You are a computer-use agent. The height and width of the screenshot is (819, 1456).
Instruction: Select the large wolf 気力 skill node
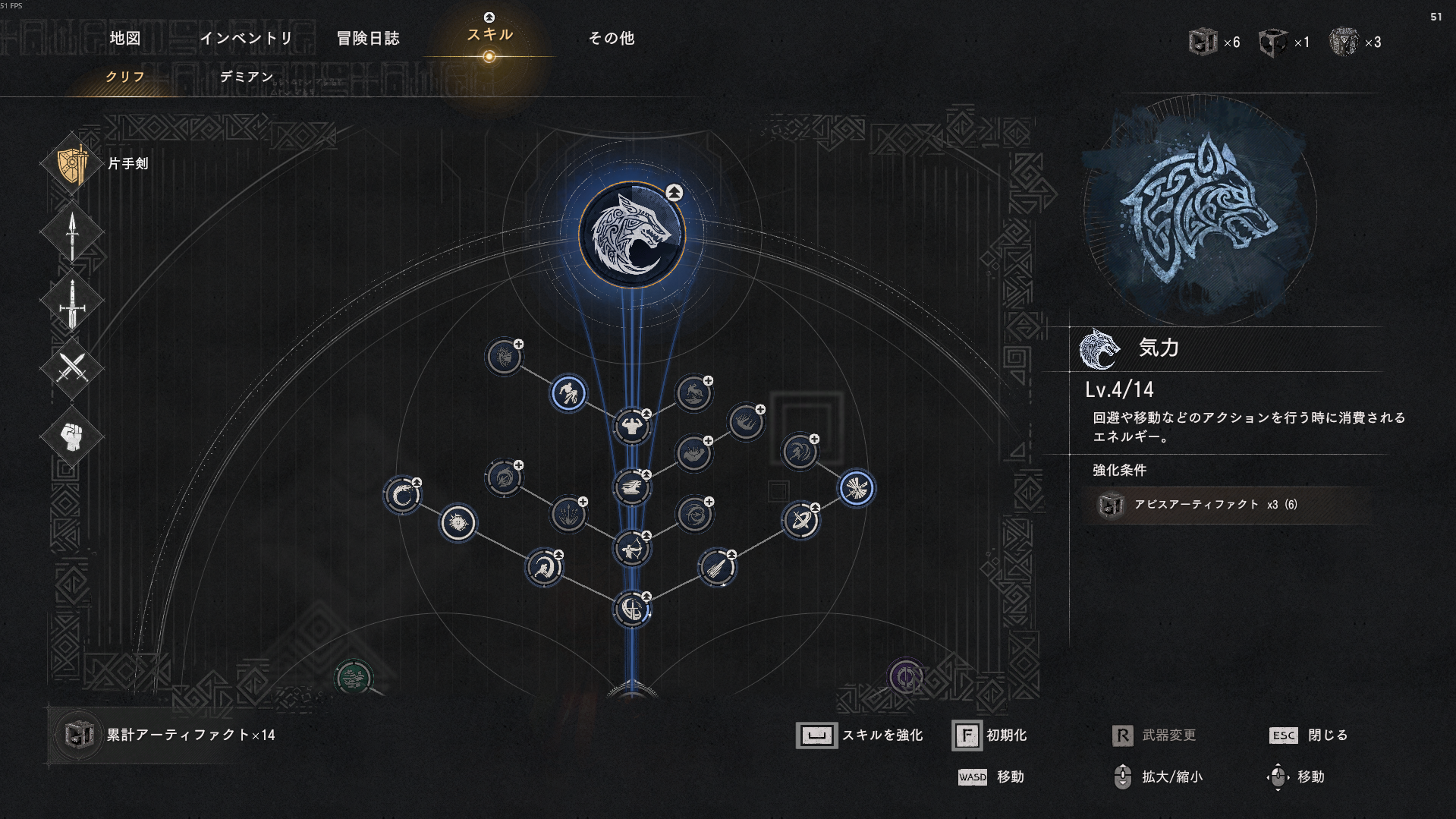(x=632, y=235)
